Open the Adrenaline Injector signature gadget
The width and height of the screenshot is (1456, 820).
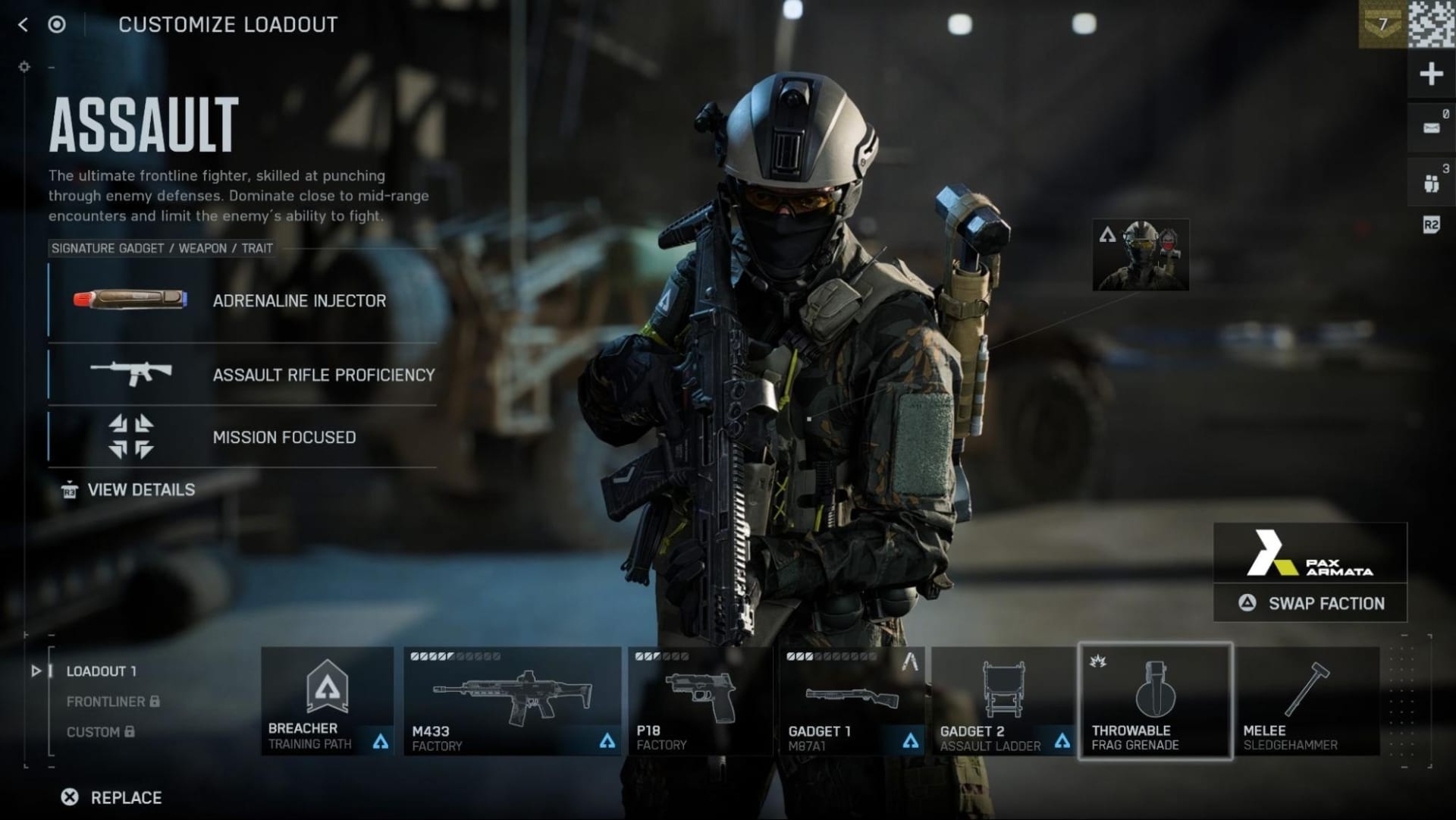click(243, 300)
